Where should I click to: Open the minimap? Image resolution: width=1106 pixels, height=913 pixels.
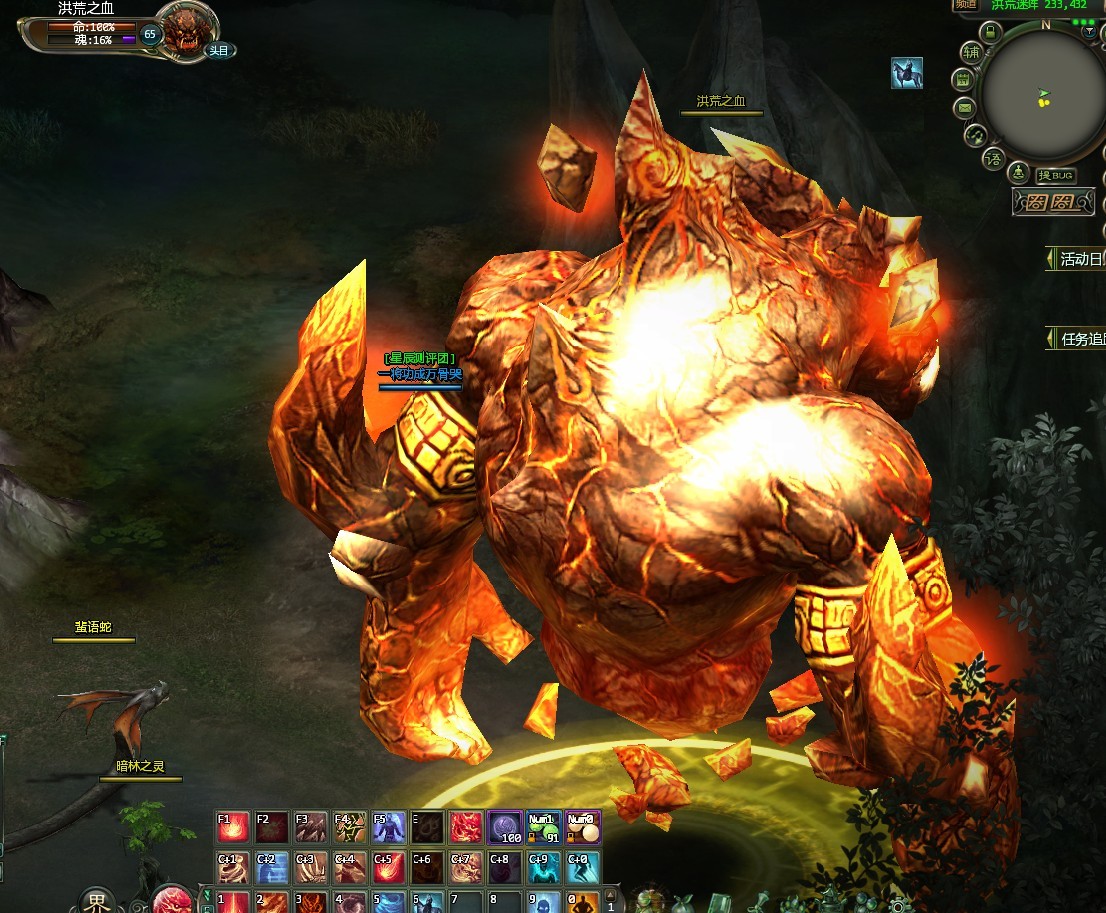[1042, 95]
